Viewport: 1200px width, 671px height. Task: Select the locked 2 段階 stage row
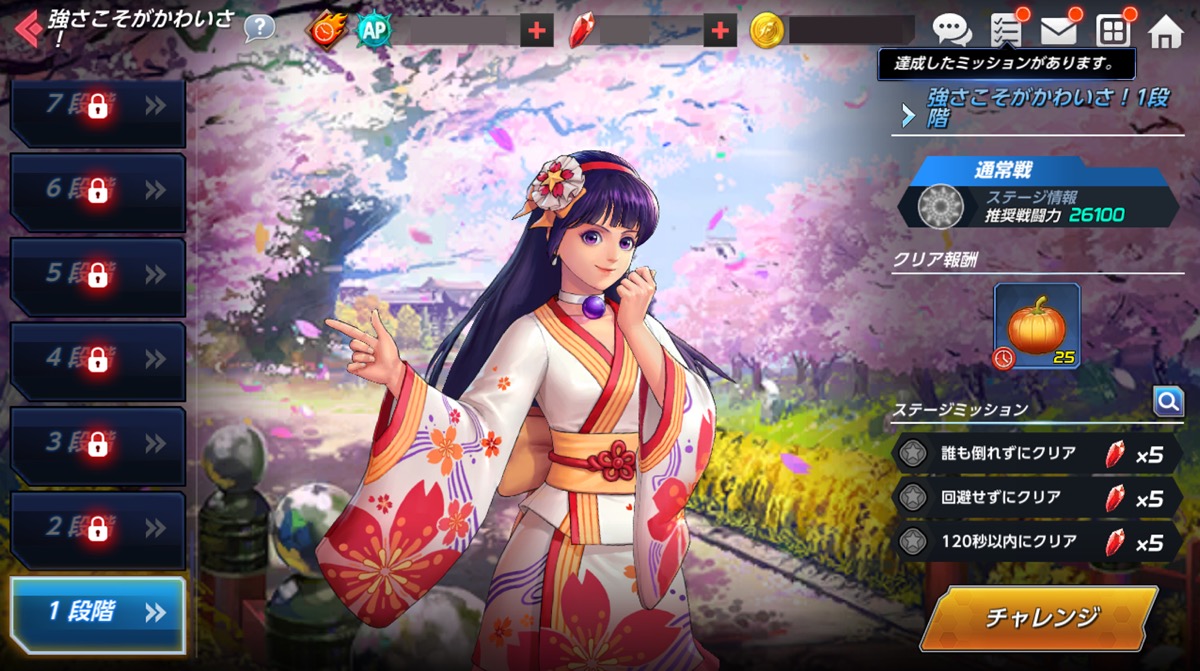[98, 527]
